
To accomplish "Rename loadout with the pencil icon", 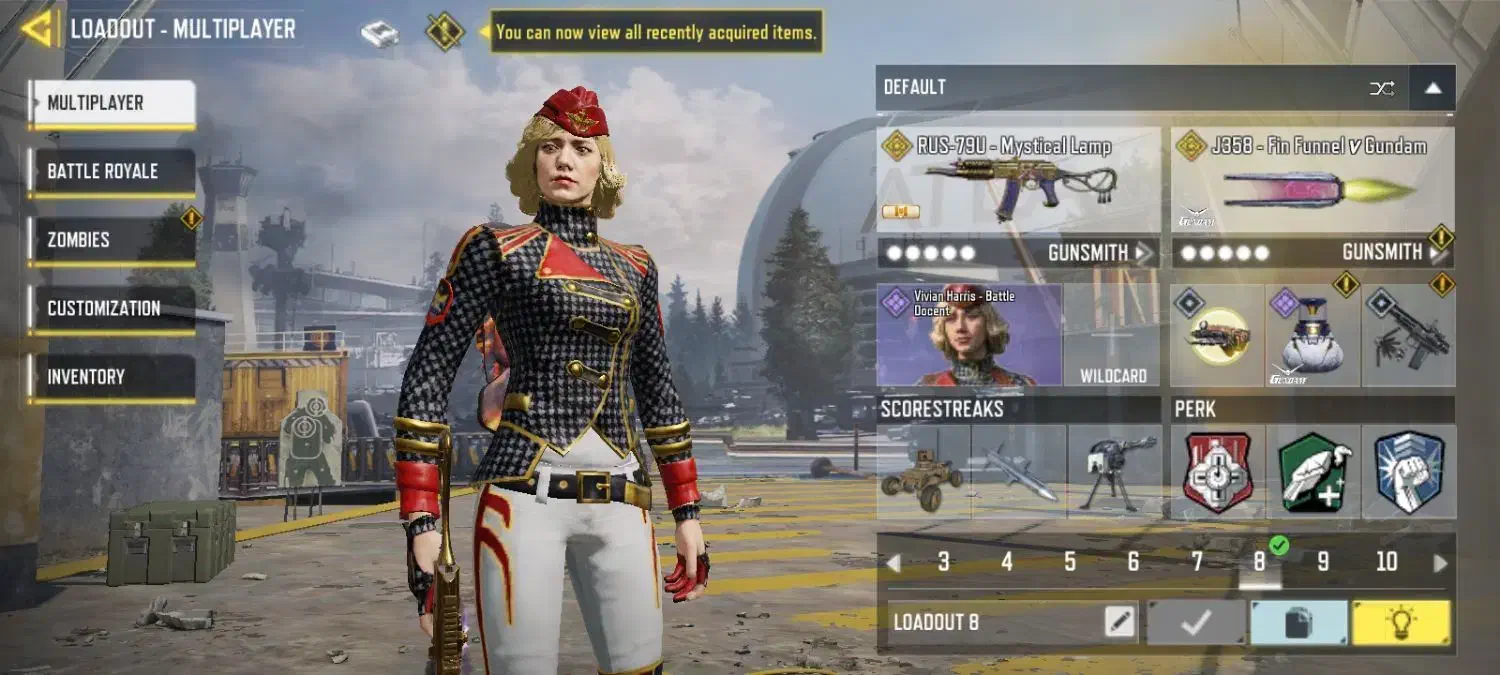I will pos(1120,622).
